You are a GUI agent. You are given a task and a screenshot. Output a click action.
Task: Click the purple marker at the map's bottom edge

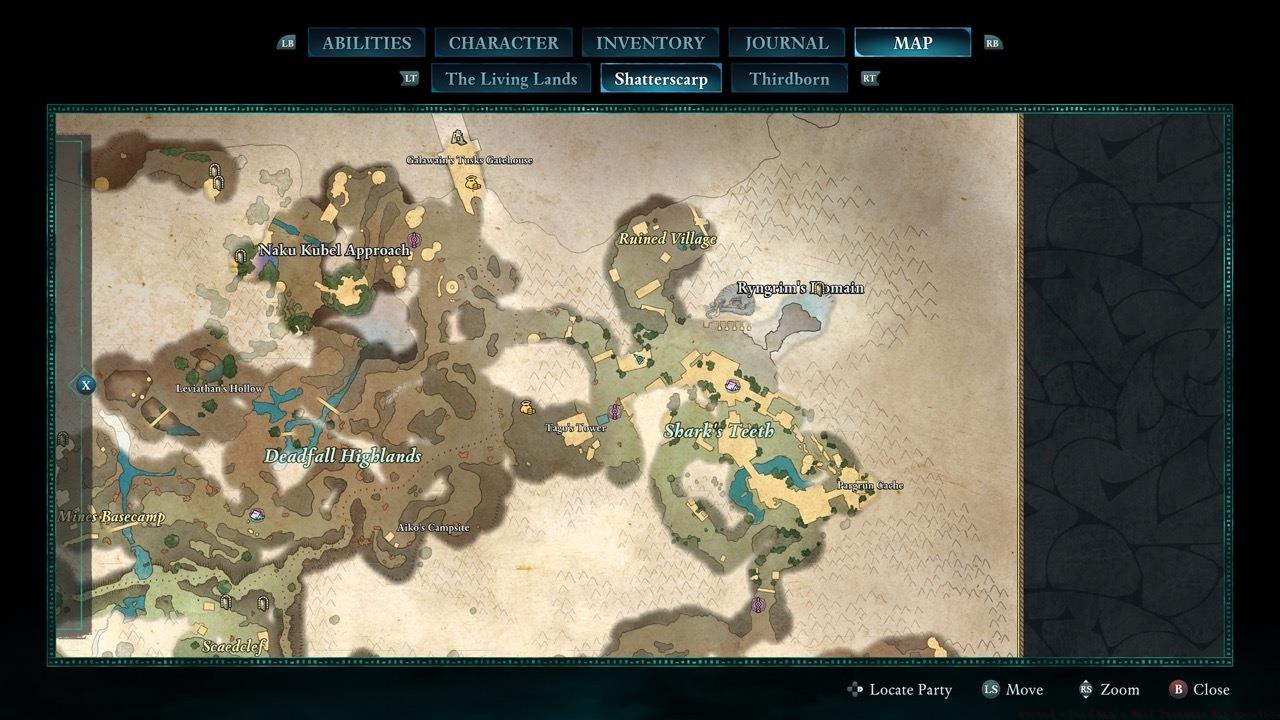pos(758,605)
